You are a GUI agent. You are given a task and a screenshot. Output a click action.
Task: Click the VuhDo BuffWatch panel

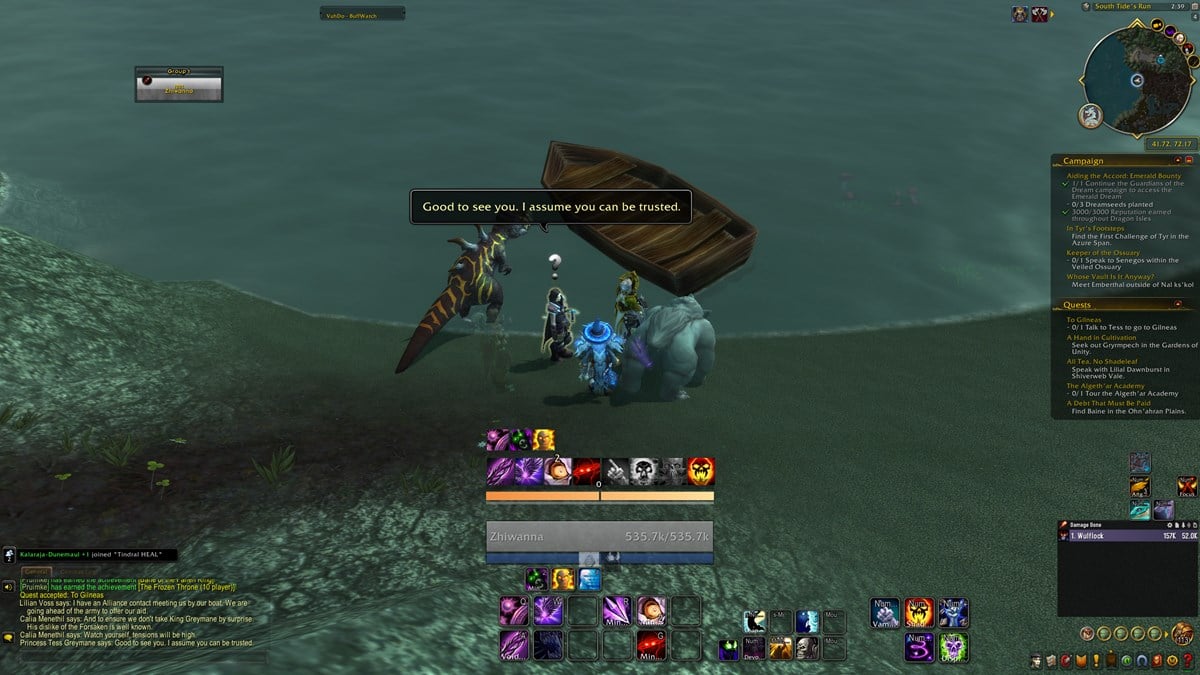tap(362, 14)
